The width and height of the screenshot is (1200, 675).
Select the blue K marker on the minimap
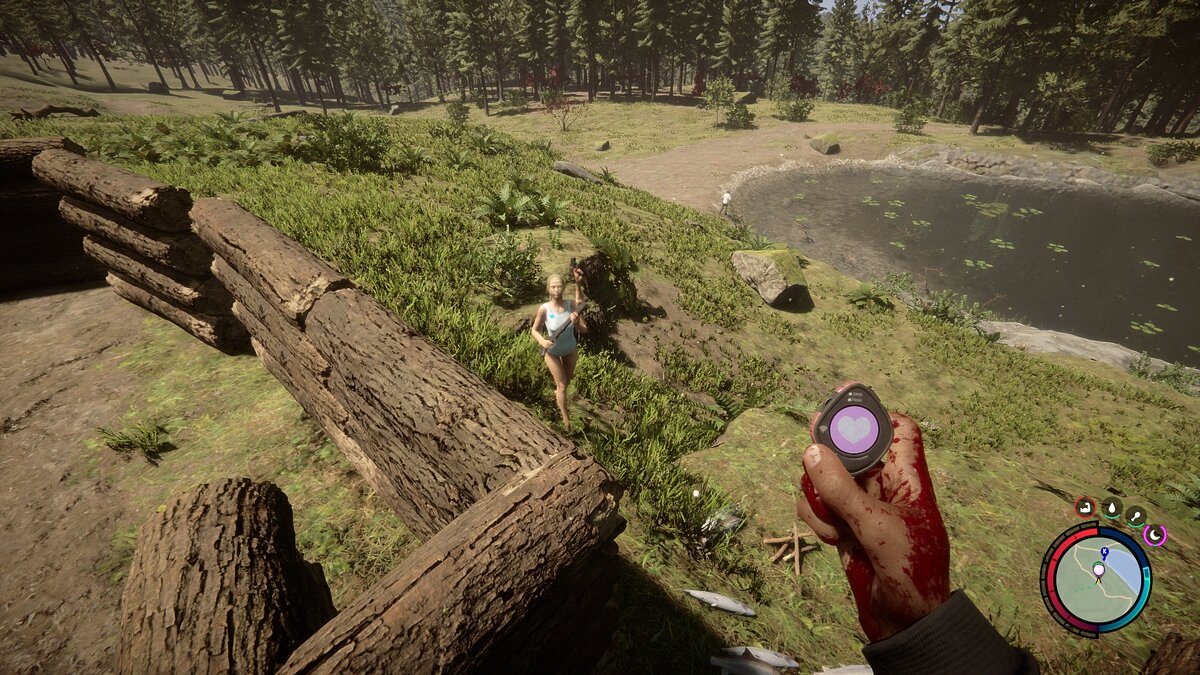pyautogui.click(x=1104, y=552)
